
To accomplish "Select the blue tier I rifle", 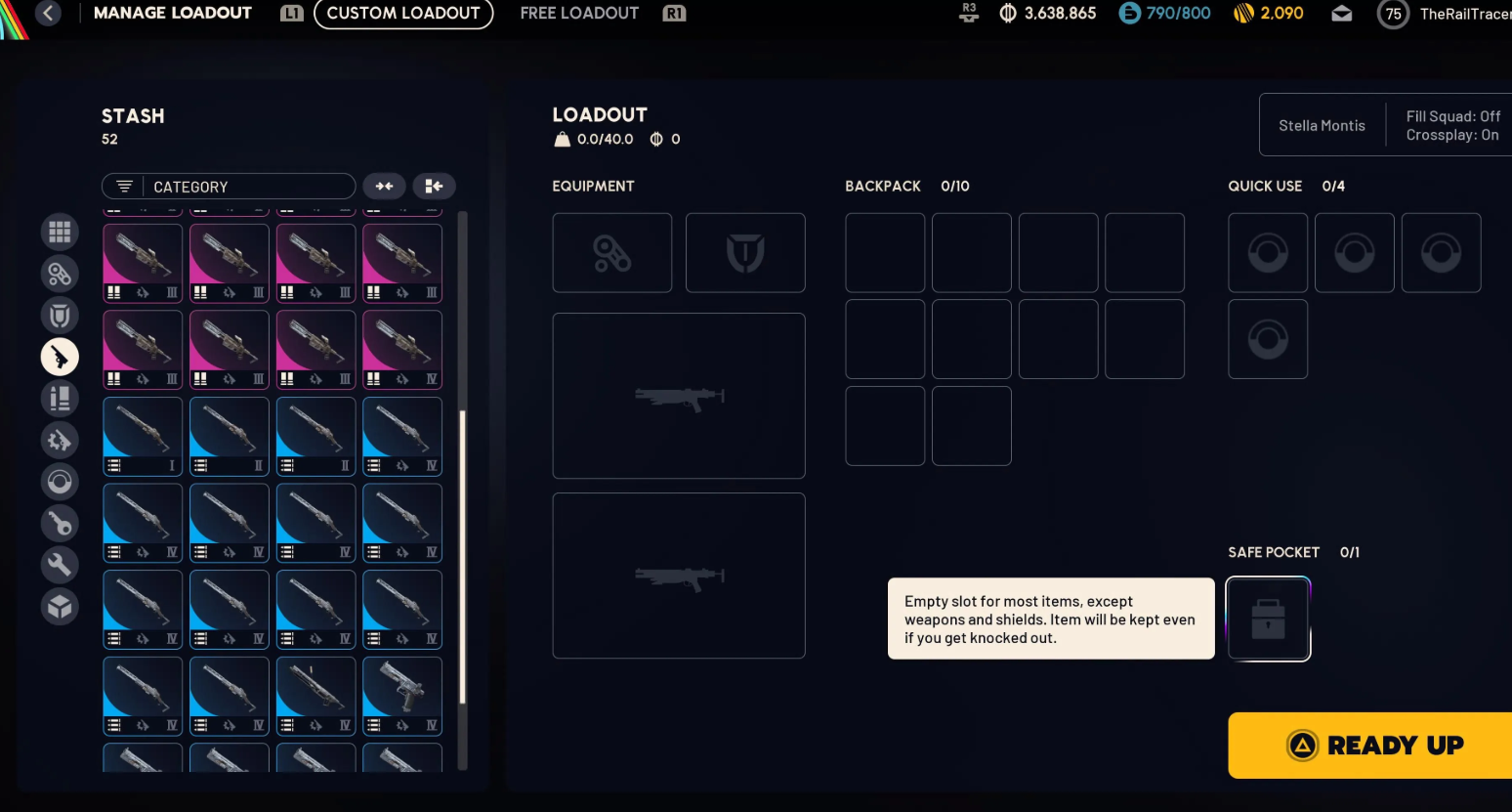I will click(143, 436).
